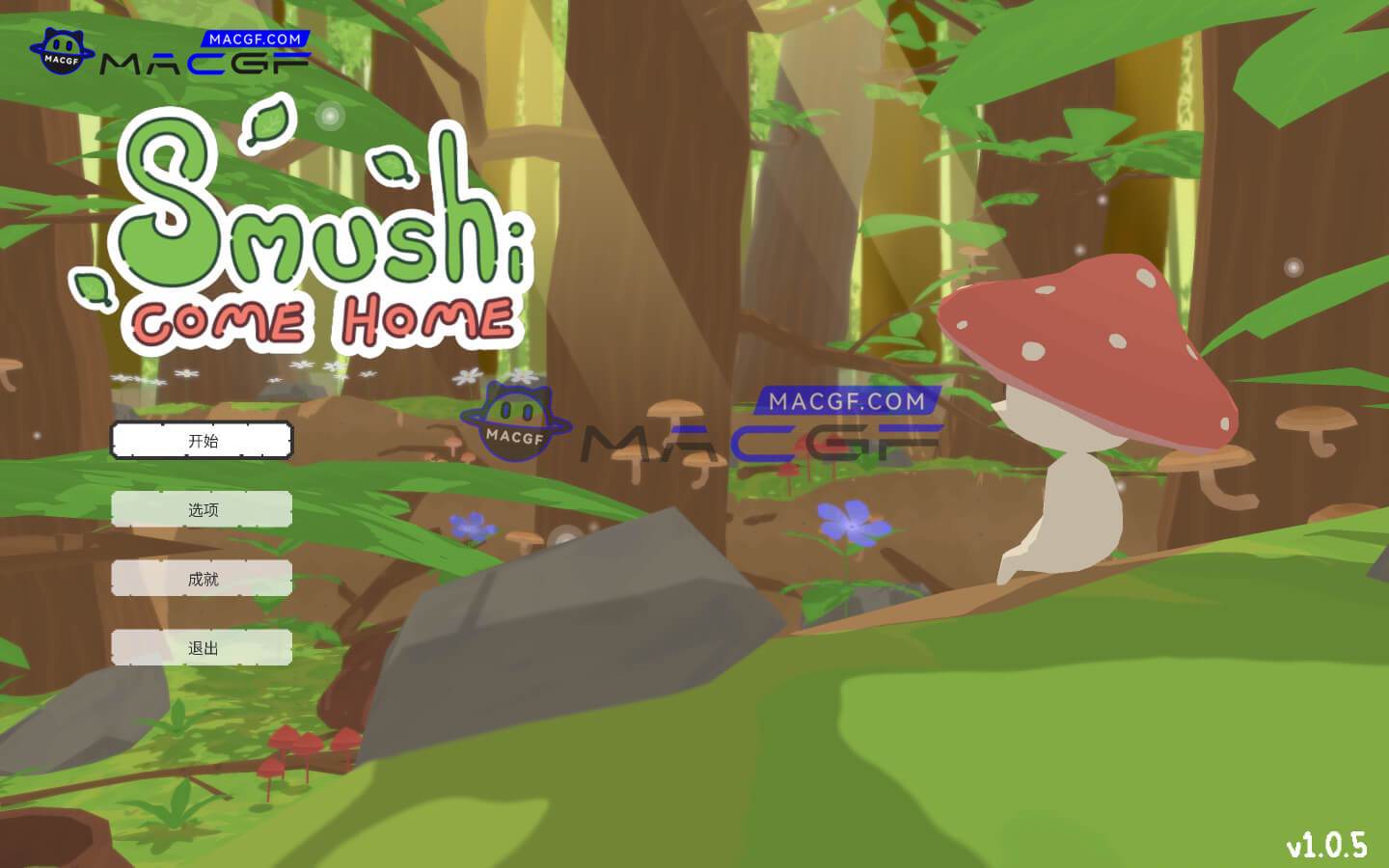Screen dimensions: 1389x868
Task: Open the 选项 options menu
Action: (201, 509)
